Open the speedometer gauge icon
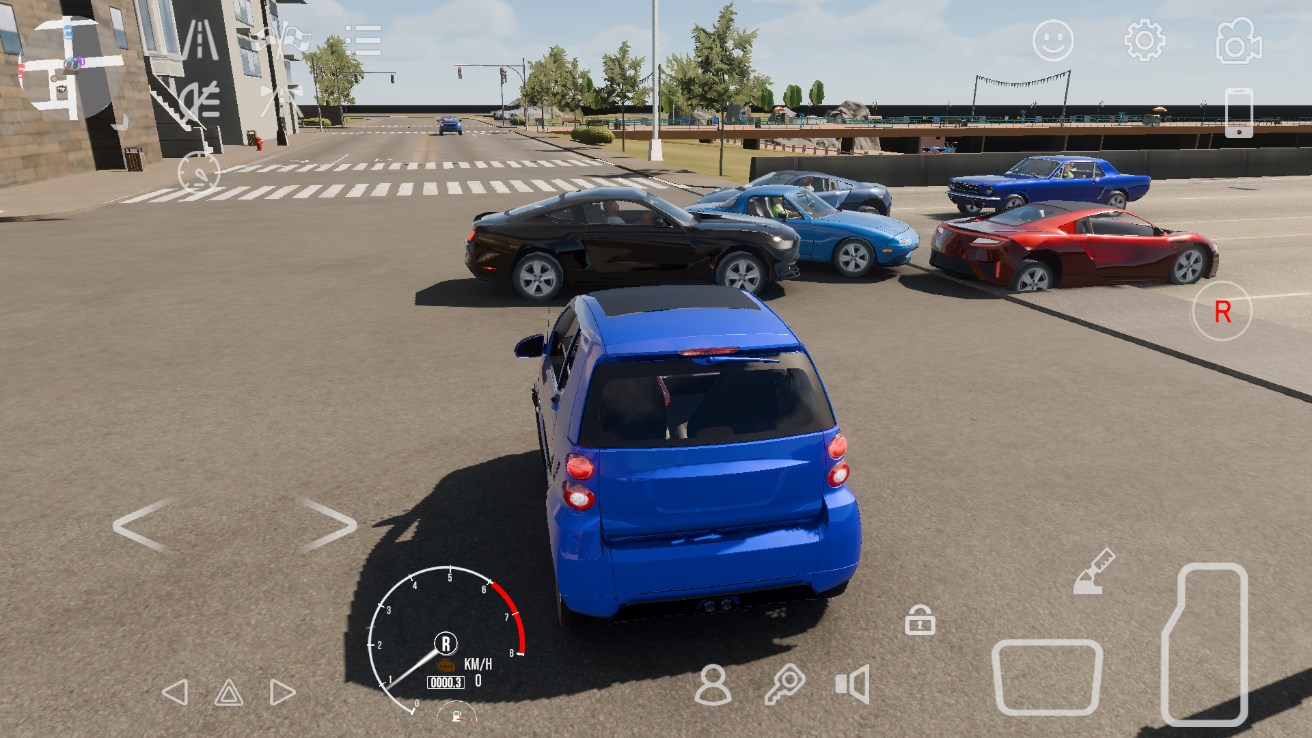The width and height of the screenshot is (1312, 738). pos(199,173)
